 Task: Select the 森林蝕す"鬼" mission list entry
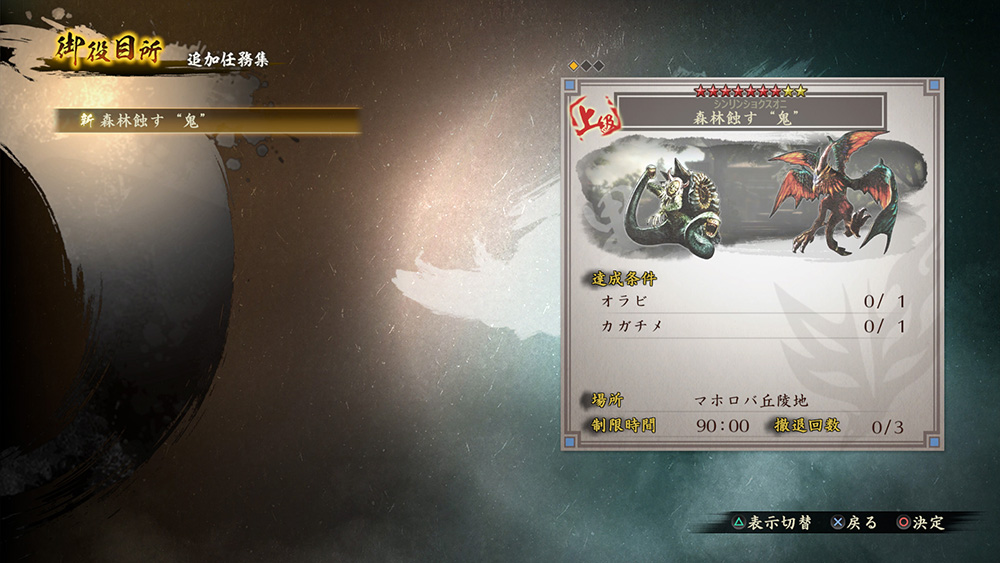206,120
